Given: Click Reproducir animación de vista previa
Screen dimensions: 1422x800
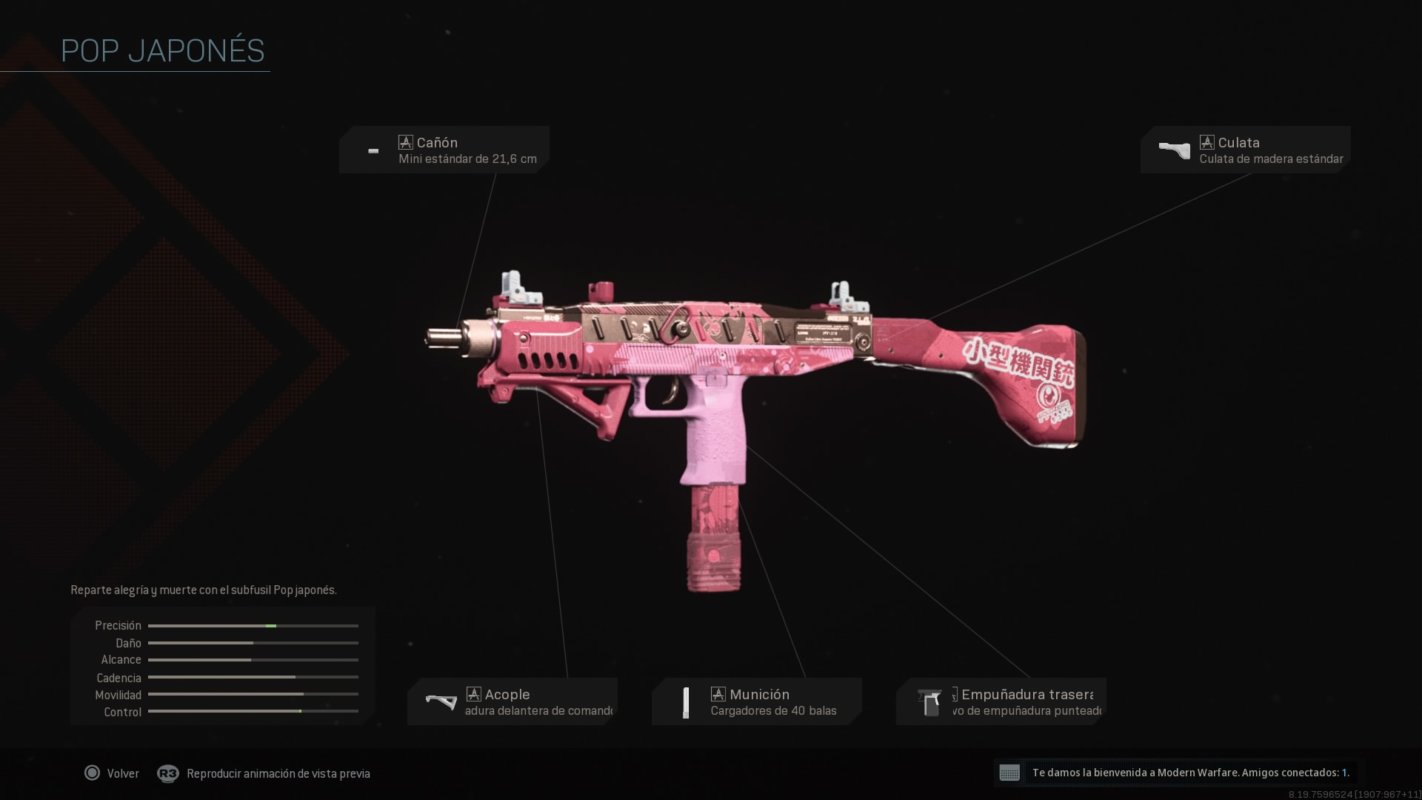Looking at the screenshot, I should [278, 773].
